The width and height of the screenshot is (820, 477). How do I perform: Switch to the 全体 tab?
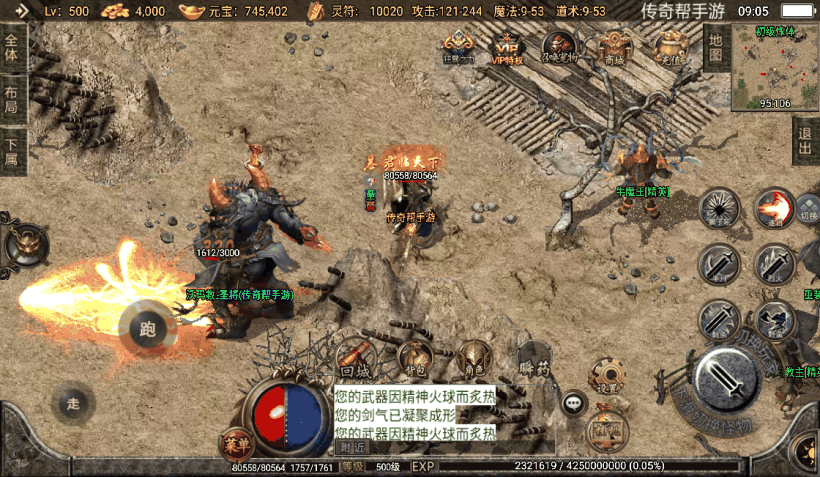[12, 50]
